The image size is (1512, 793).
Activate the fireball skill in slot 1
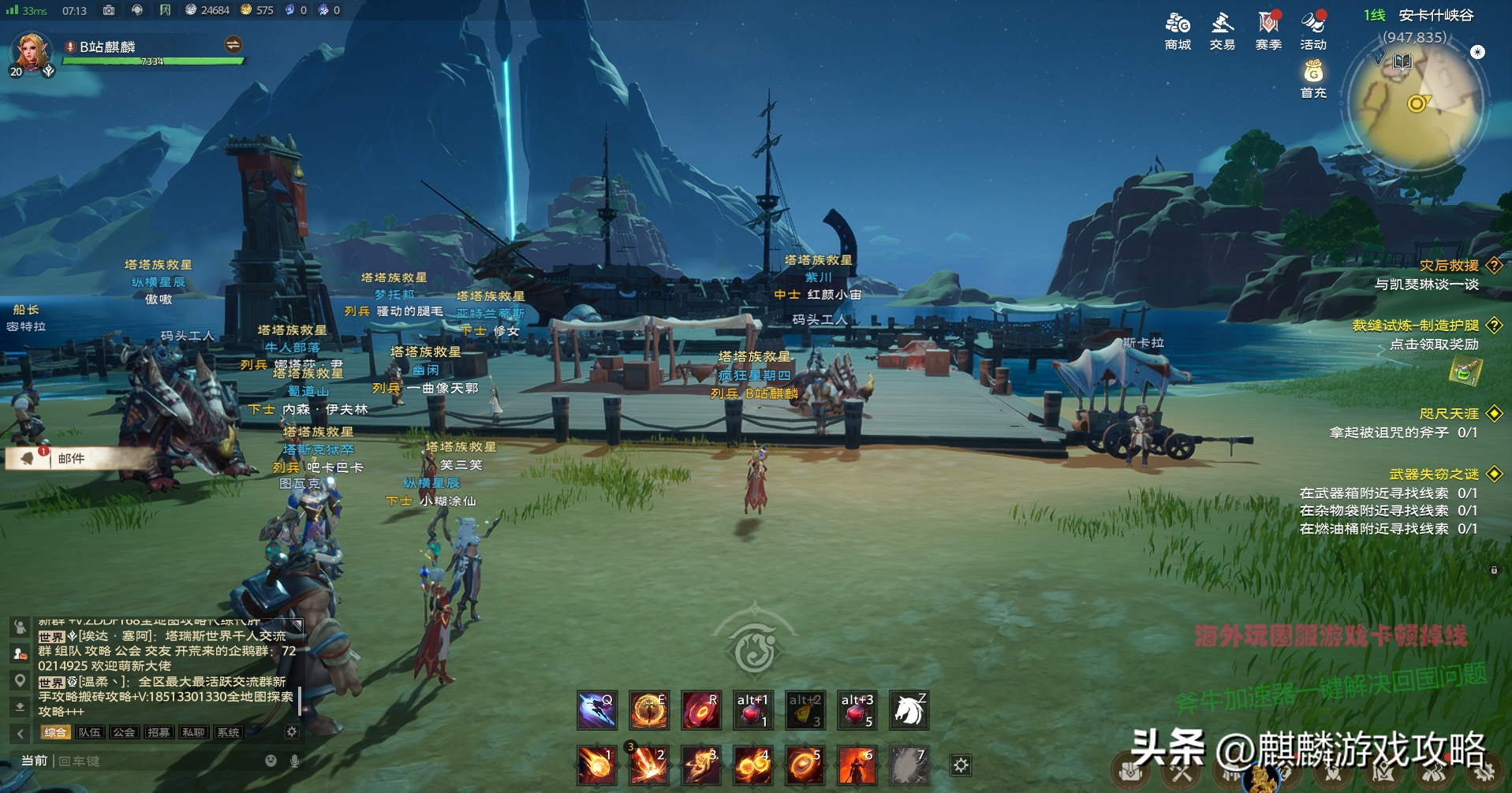(x=596, y=765)
